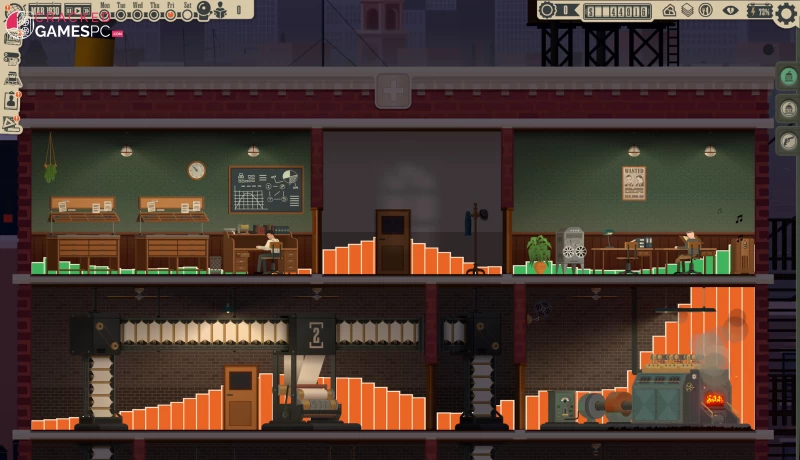Select the Saturday day marker
The height and width of the screenshot is (460, 800).
tap(186, 14)
